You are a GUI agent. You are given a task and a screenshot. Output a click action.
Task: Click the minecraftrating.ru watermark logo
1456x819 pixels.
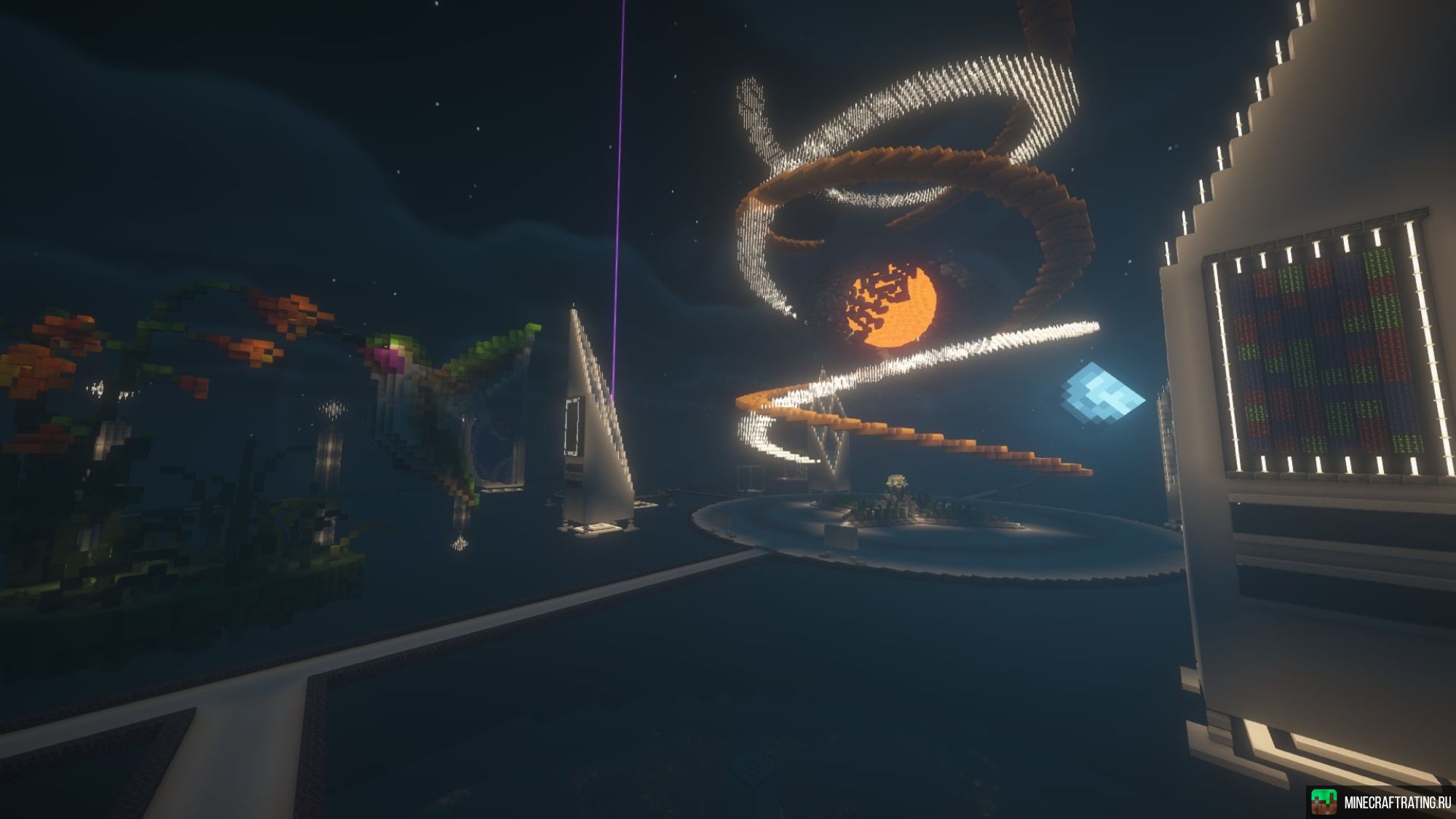click(x=1324, y=802)
